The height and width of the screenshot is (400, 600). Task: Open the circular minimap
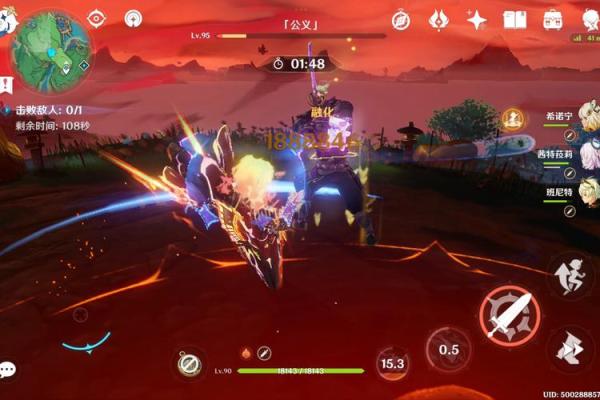50,50
